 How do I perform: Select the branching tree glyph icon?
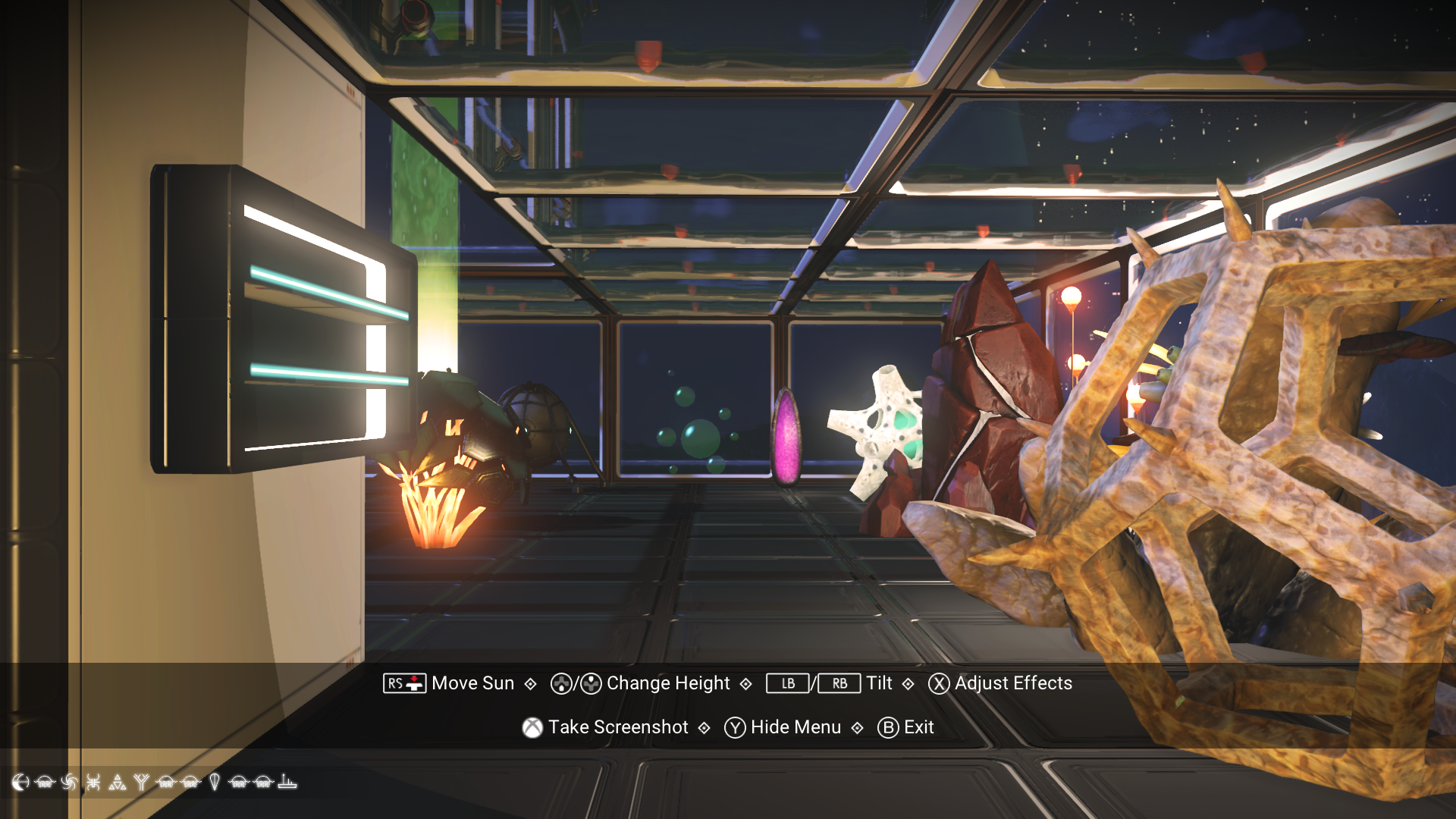click(142, 783)
